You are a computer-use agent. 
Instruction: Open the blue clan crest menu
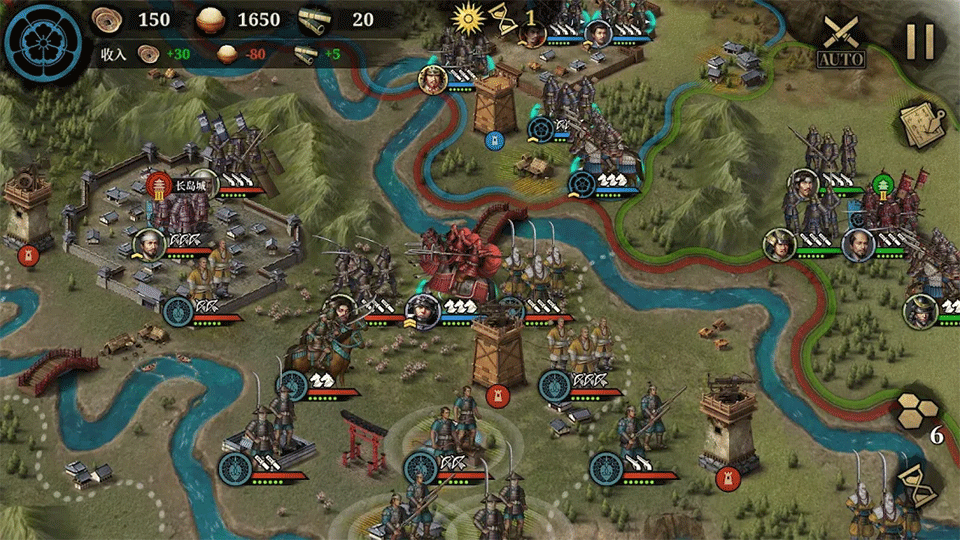click(42, 40)
